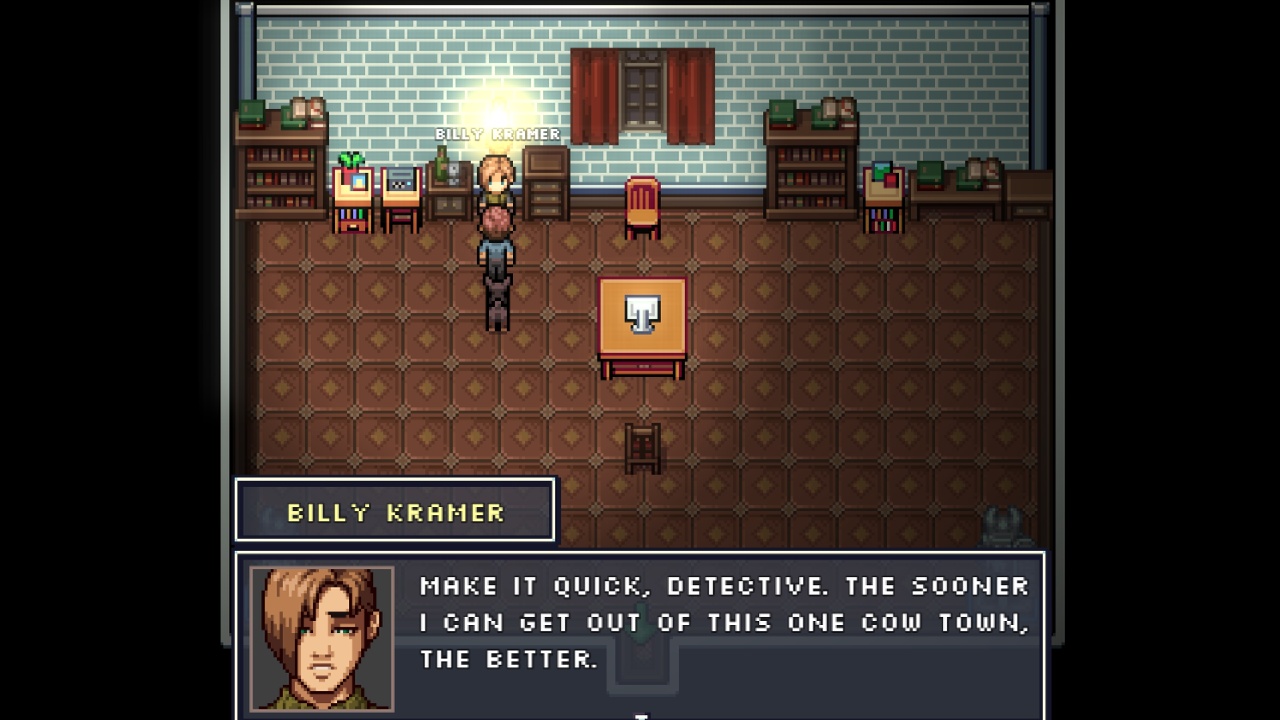Click Billy Kramer's character sprite
This screenshot has height=720, width=1280.
pos(498,185)
